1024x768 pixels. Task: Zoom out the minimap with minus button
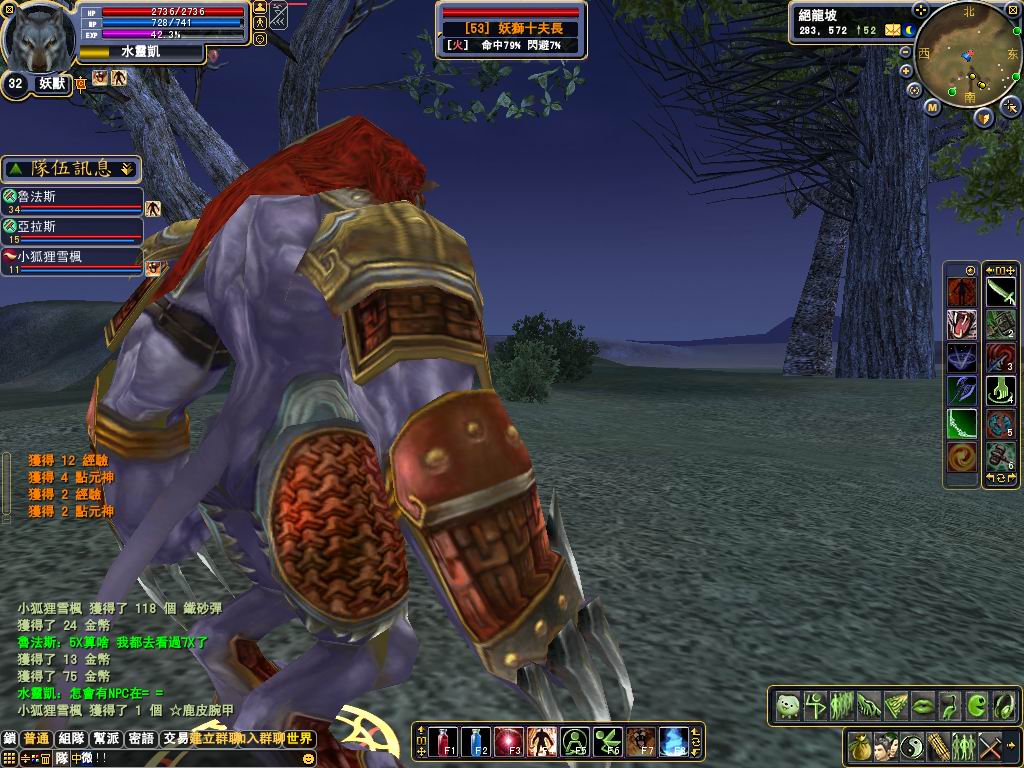click(x=906, y=51)
